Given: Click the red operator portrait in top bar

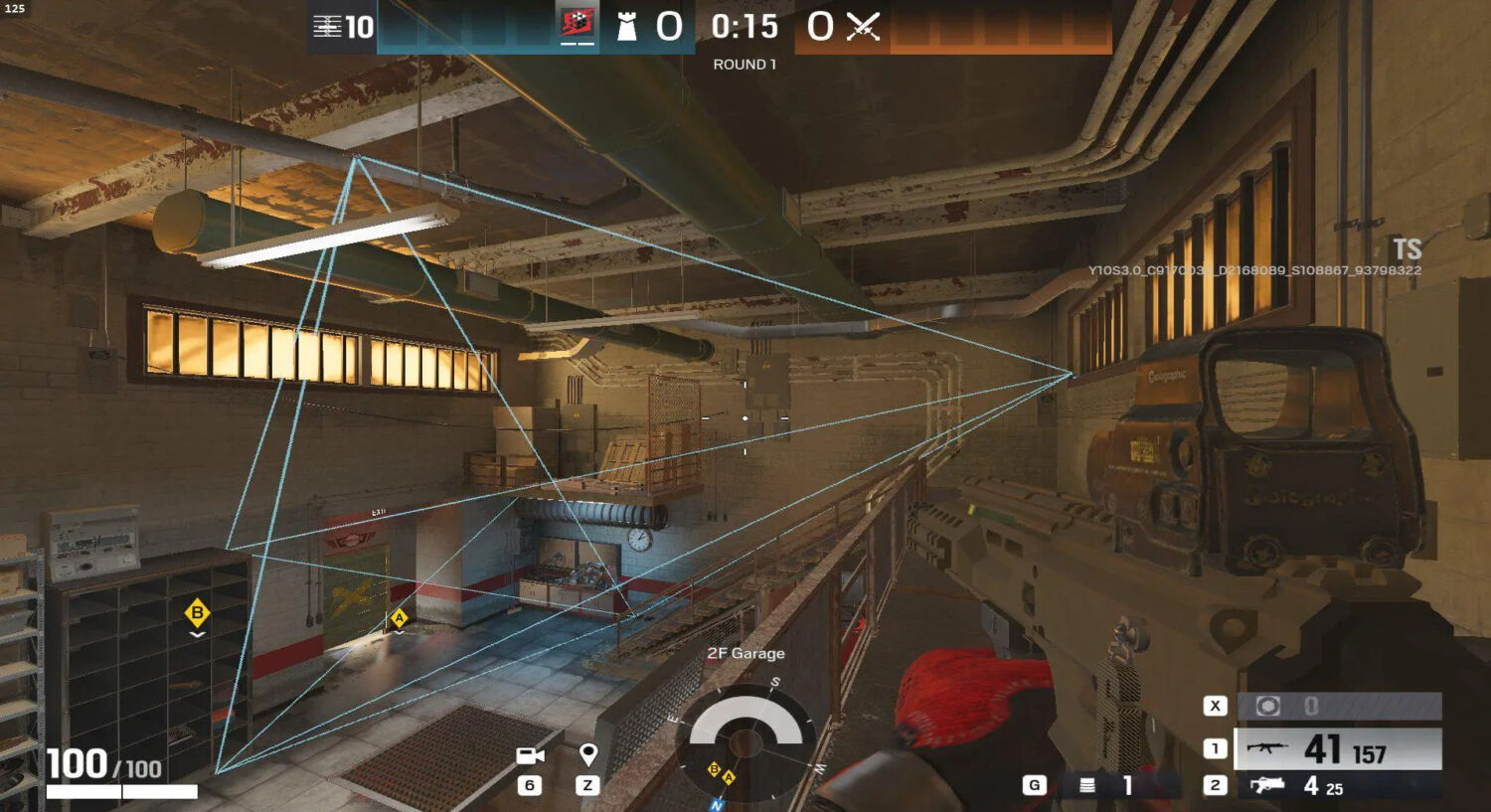Looking at the screenshot, I should coord(578,24).
